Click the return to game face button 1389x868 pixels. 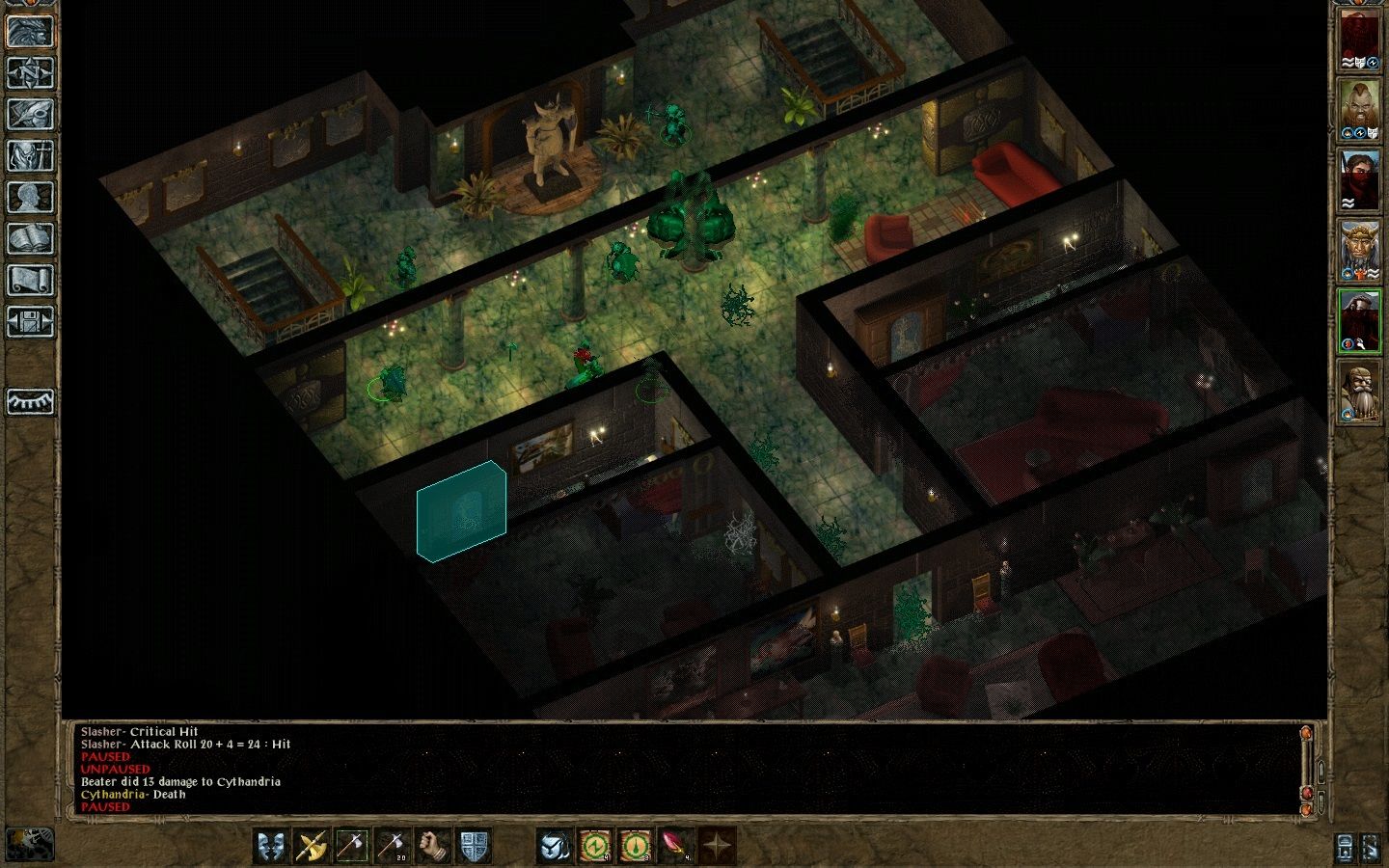click(30, 31)
